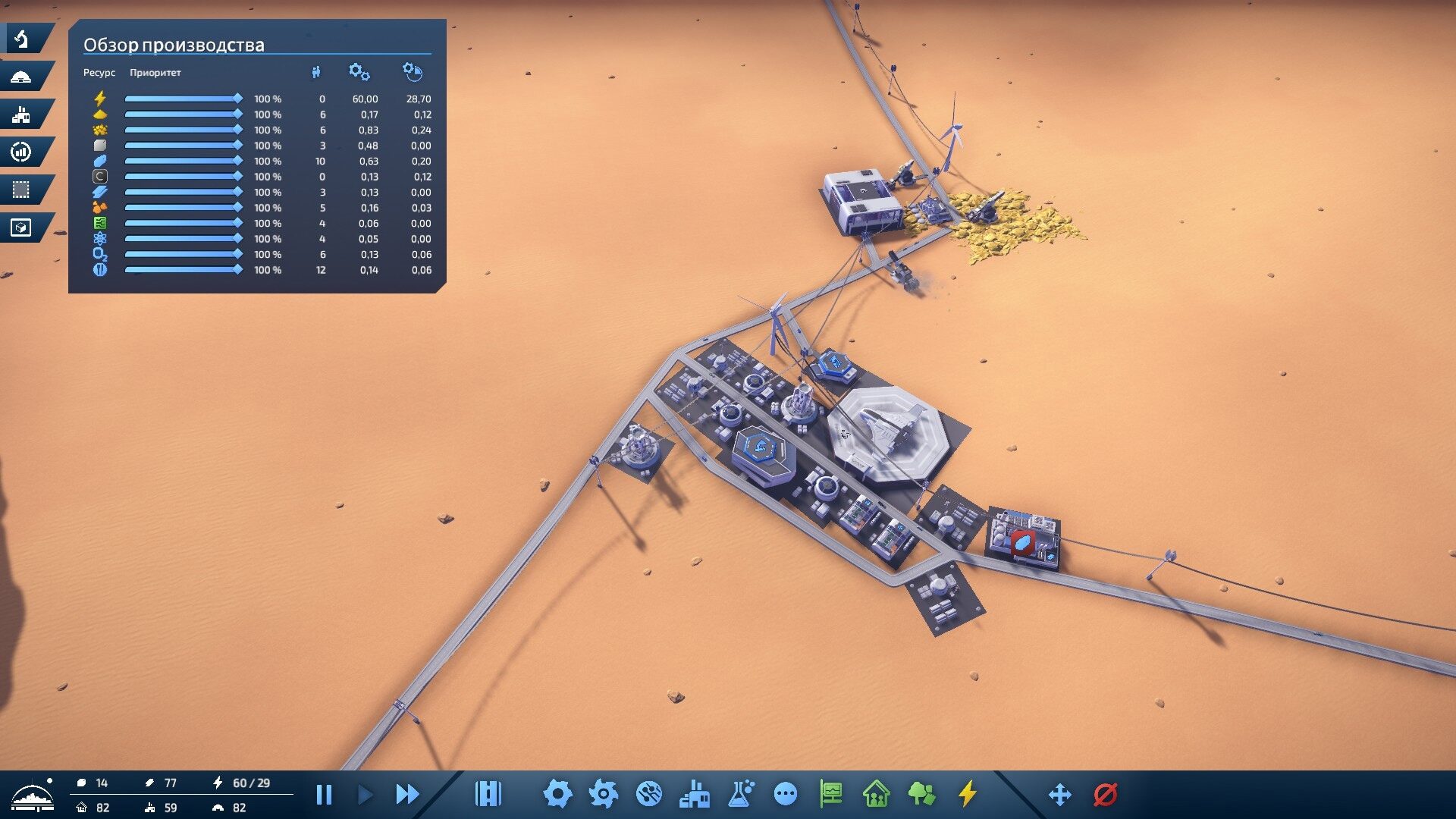Viewport: 1456px width, 819px height.
Task: Open the bar chart statistics tab
Action: [x=22, y=152]
